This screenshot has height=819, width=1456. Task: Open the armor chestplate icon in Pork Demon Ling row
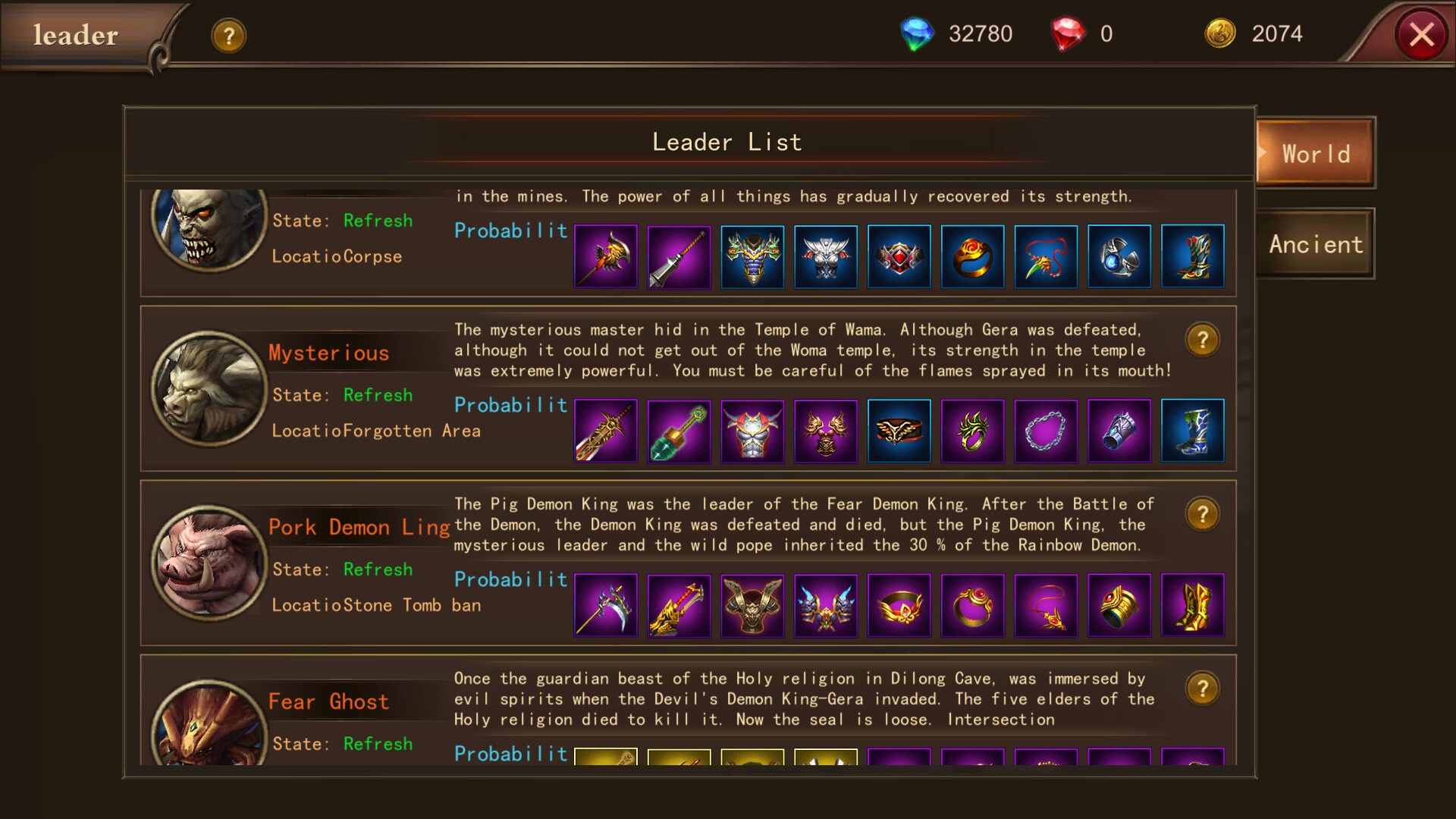[x=752, y=605]
